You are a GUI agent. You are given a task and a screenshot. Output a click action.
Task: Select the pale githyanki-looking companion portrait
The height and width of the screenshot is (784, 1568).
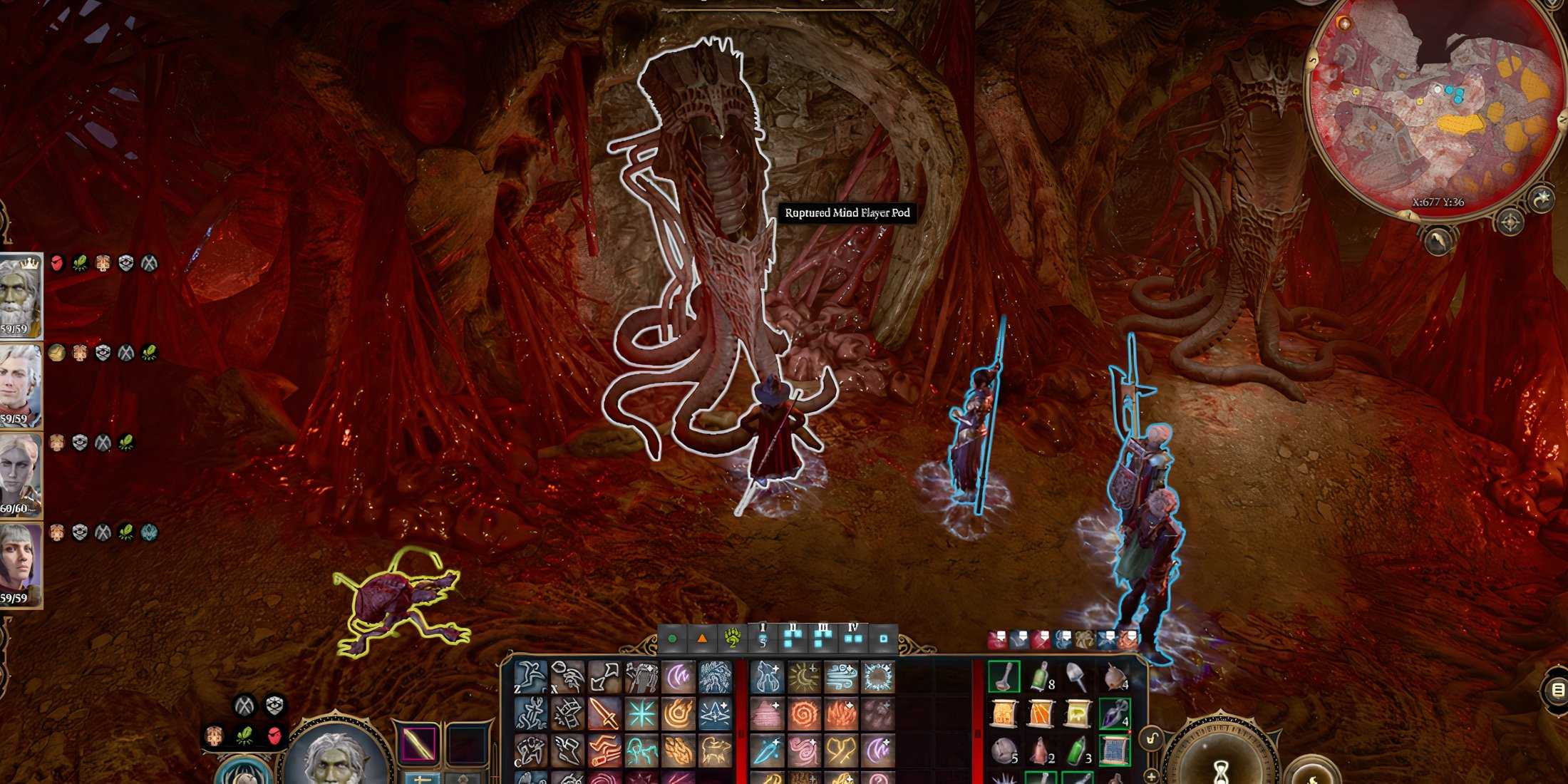coord(20,473)
